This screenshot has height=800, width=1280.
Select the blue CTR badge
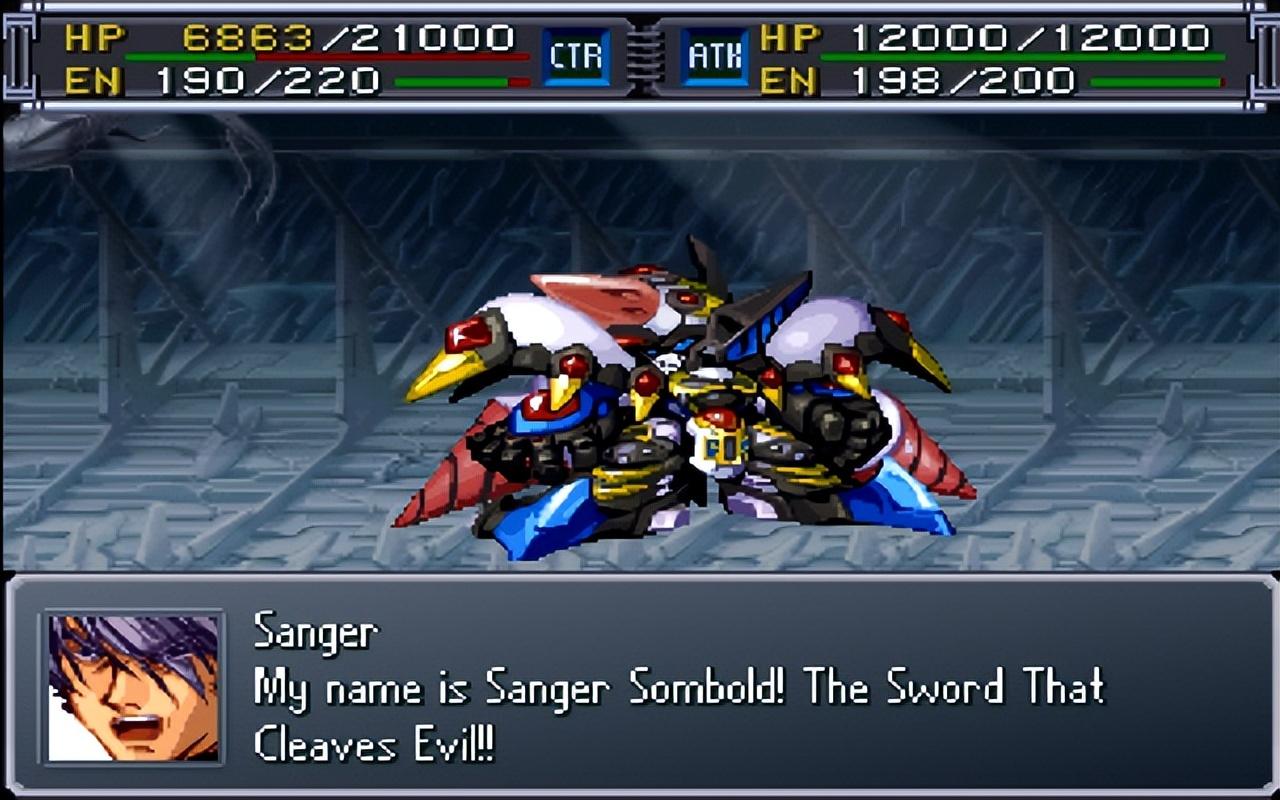[576, 57]
